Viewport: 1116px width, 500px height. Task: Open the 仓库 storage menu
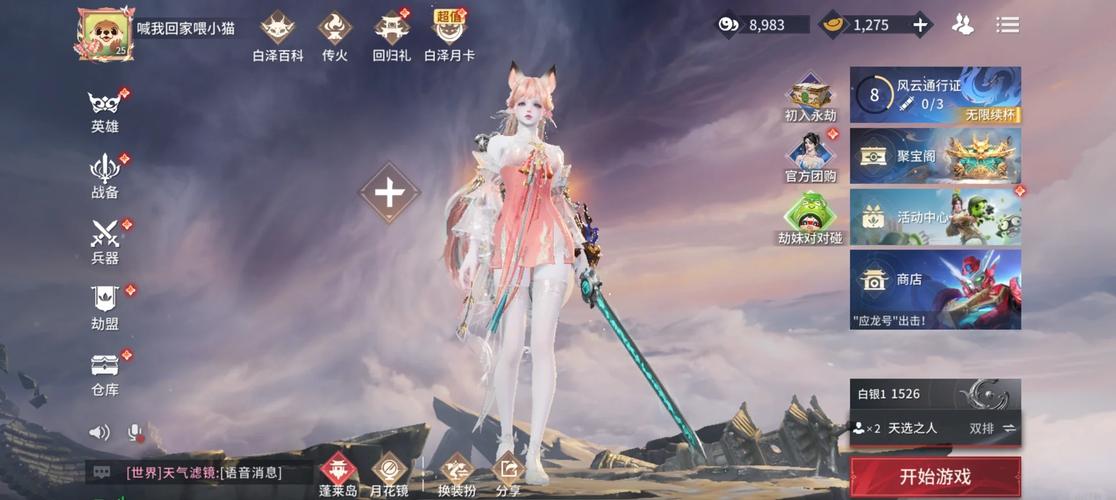point(104,373)
